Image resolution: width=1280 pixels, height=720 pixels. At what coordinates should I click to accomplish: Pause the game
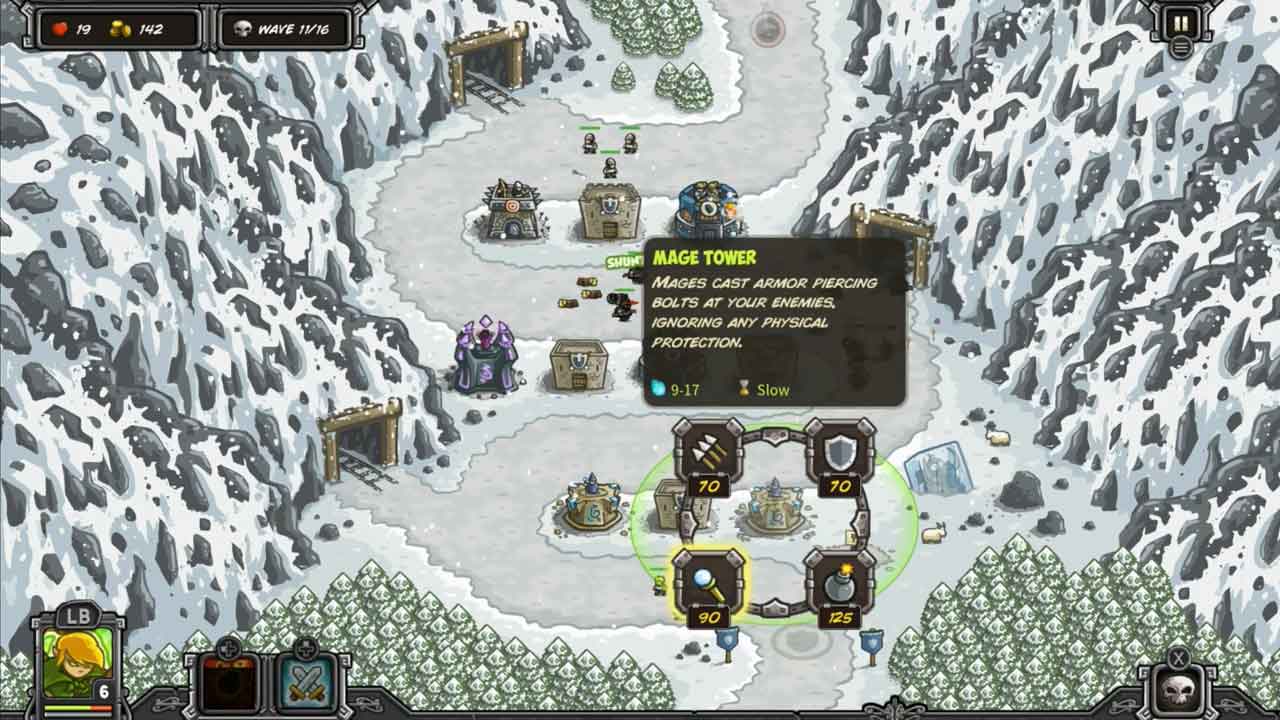[x=1181, y=24]
